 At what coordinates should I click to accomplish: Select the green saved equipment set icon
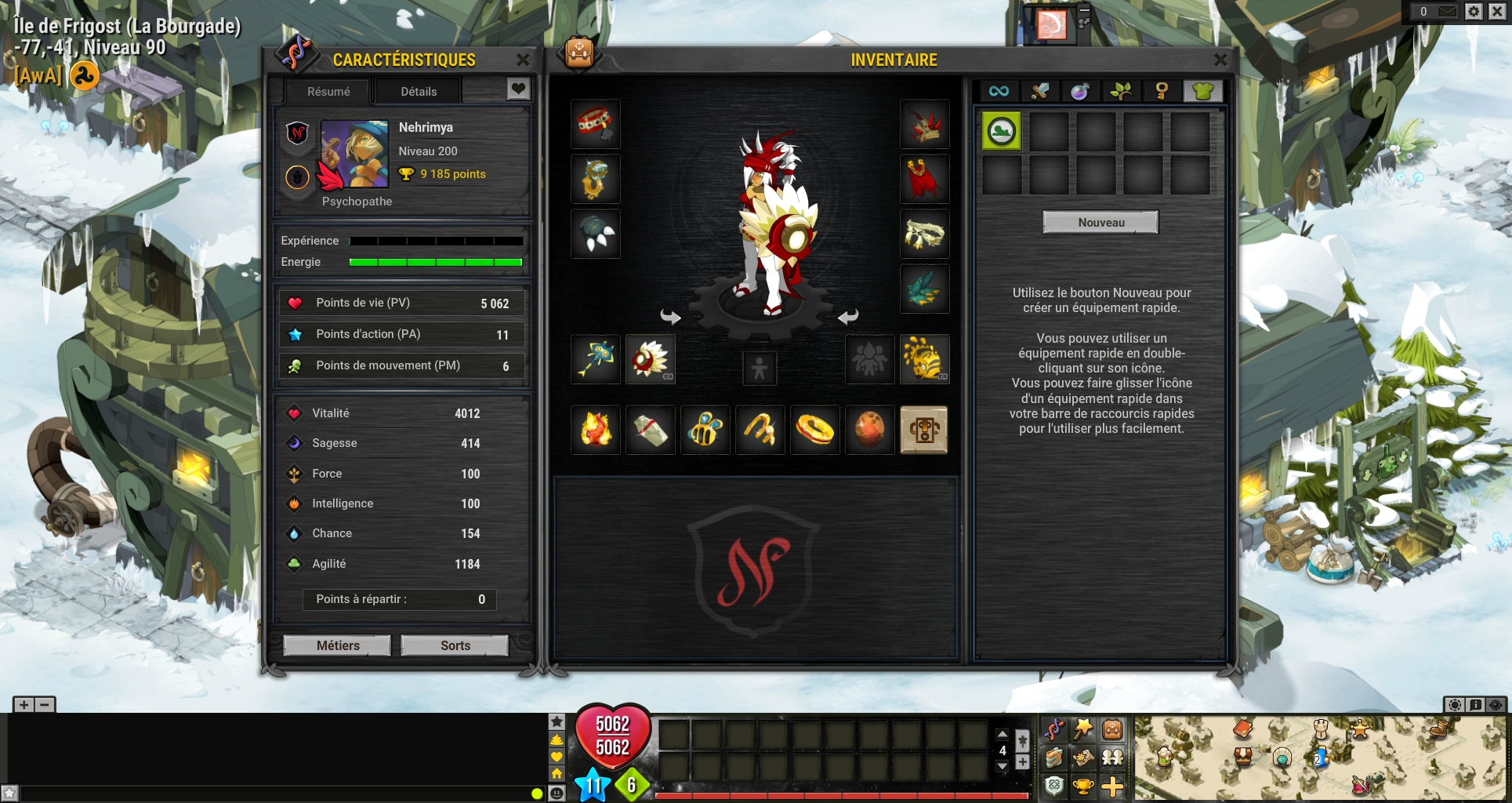(1002, 131)
